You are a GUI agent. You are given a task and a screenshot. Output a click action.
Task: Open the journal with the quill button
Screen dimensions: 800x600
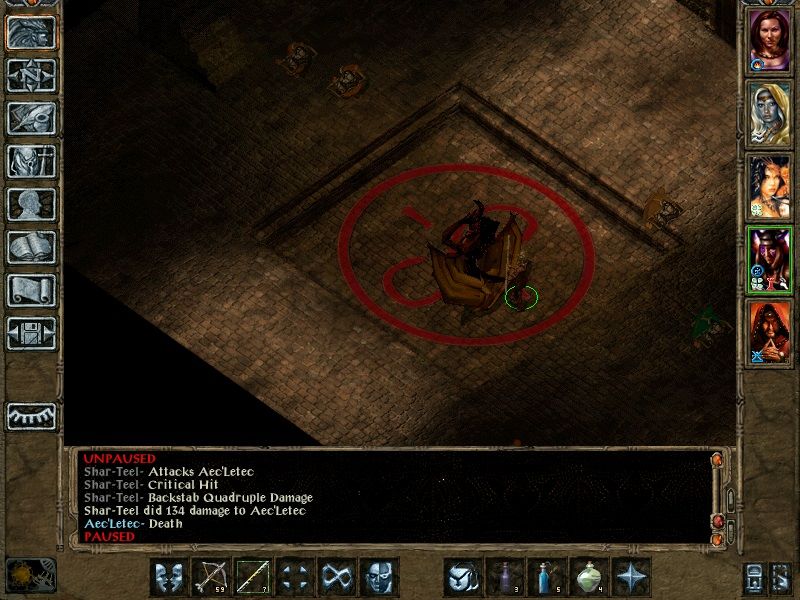click(31, 118)
